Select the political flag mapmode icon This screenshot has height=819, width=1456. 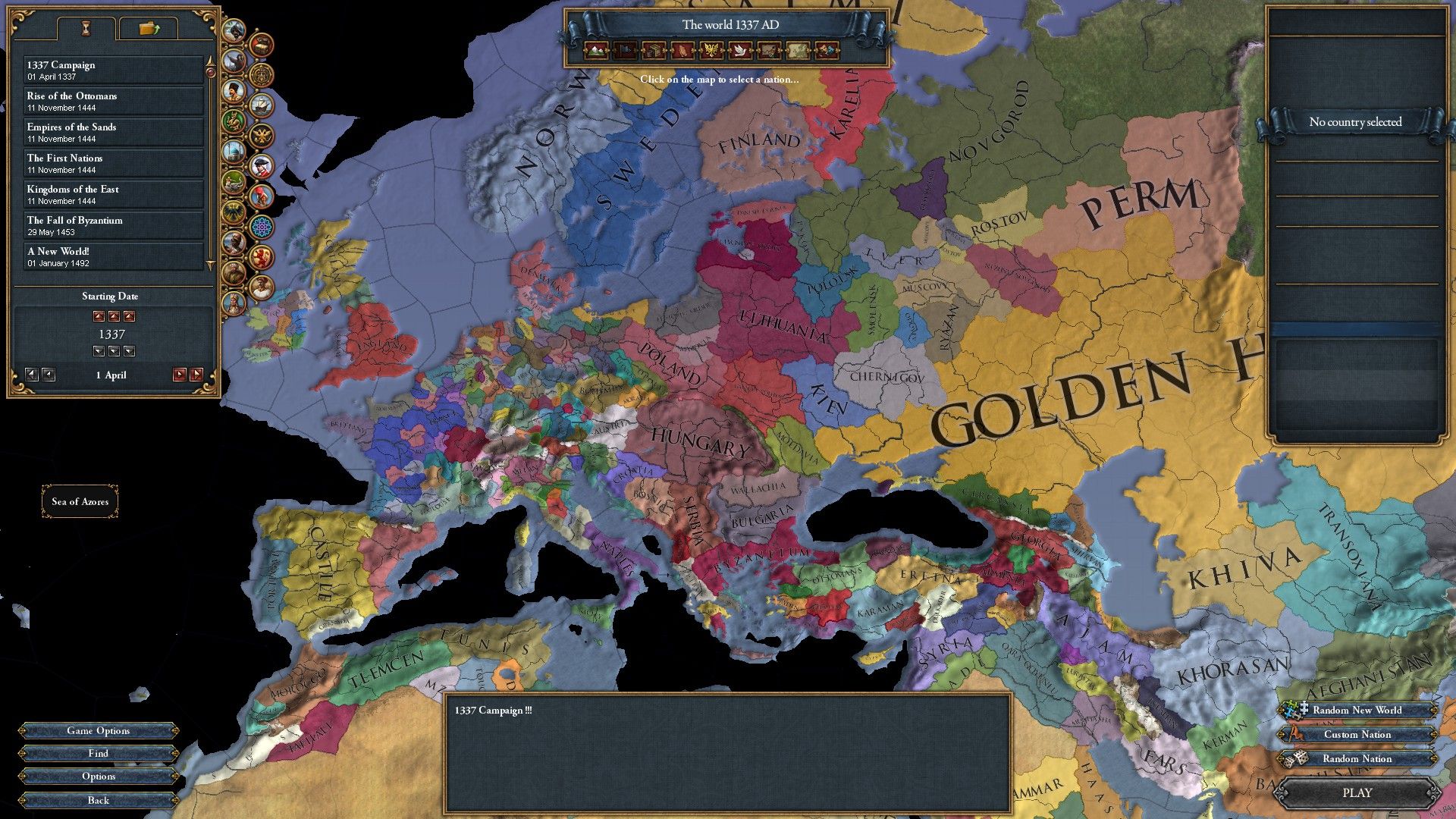[x=625, y=52]
